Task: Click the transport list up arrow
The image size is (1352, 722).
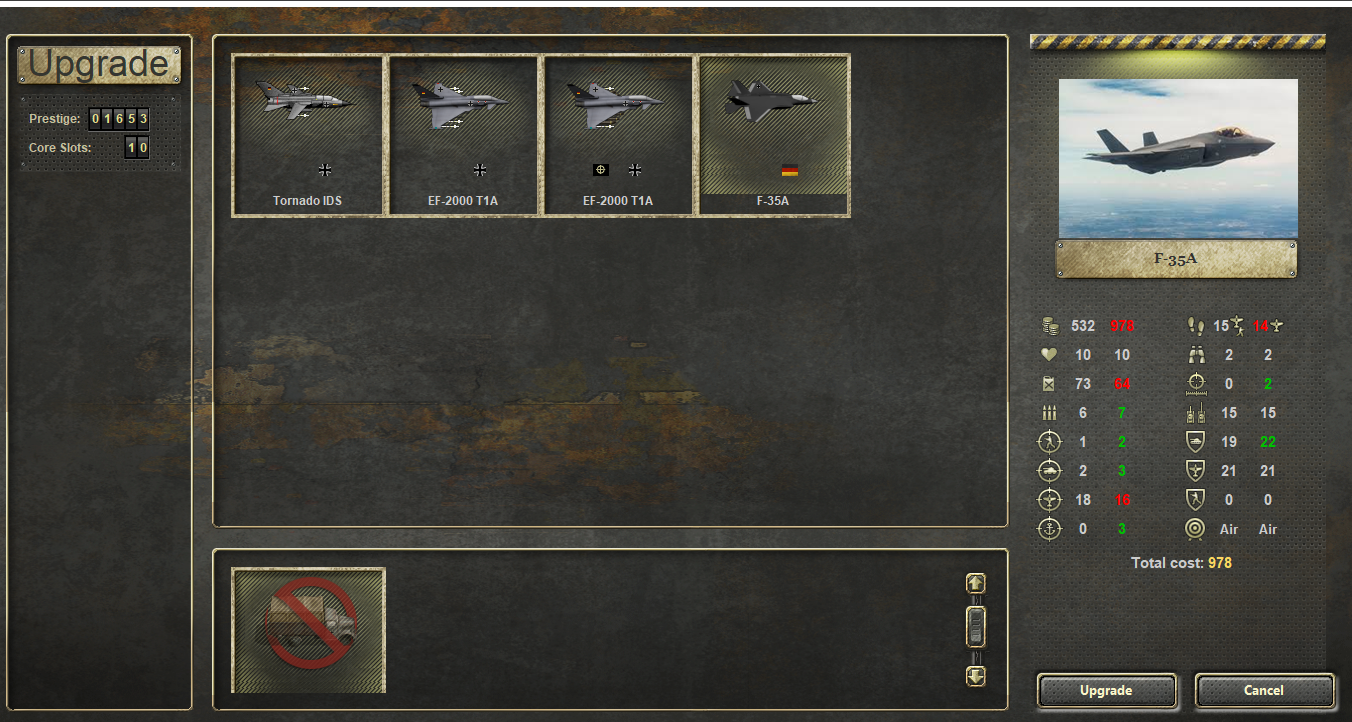Action: 976,583
